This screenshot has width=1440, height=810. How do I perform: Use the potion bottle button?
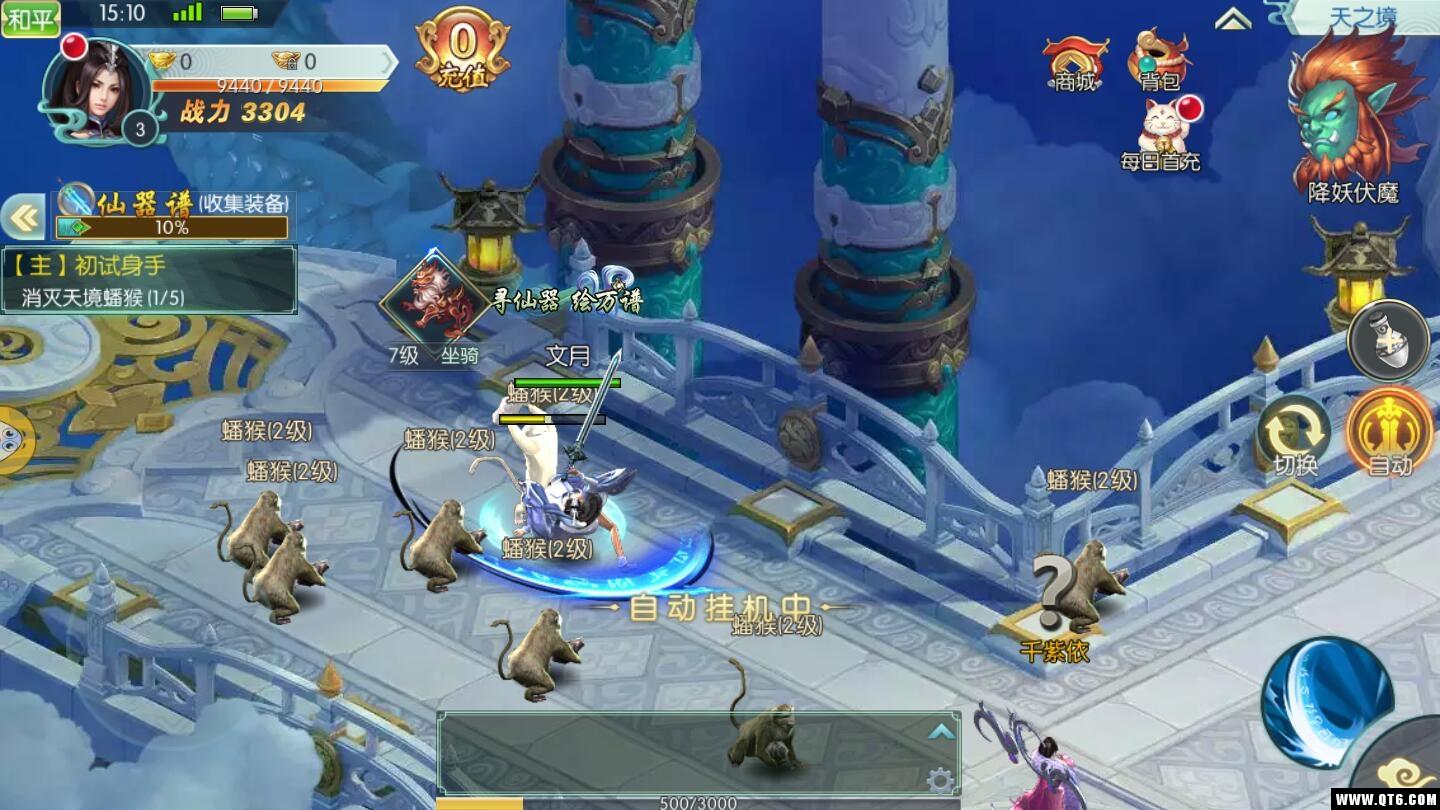(x=1389, y=340)
